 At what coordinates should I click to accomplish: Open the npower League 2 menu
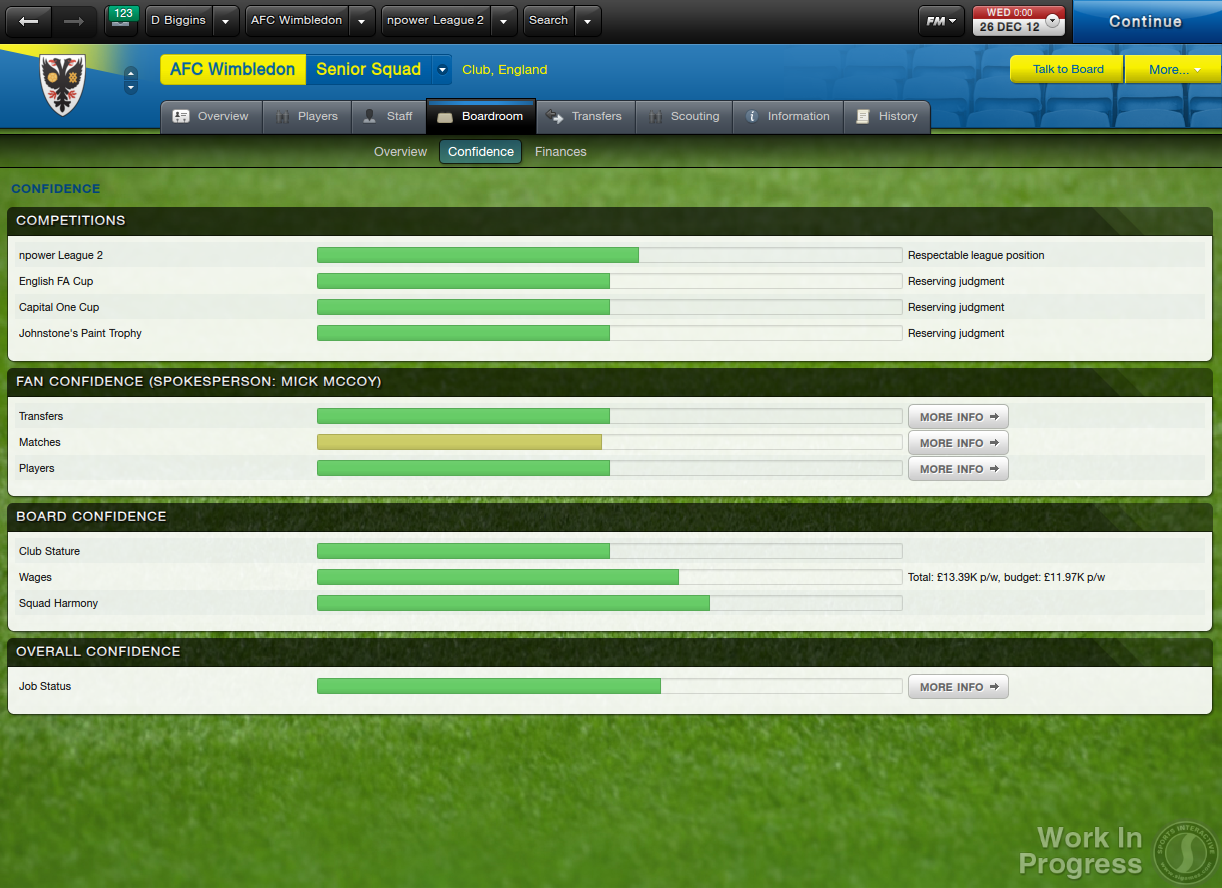(x=436, y=21)
